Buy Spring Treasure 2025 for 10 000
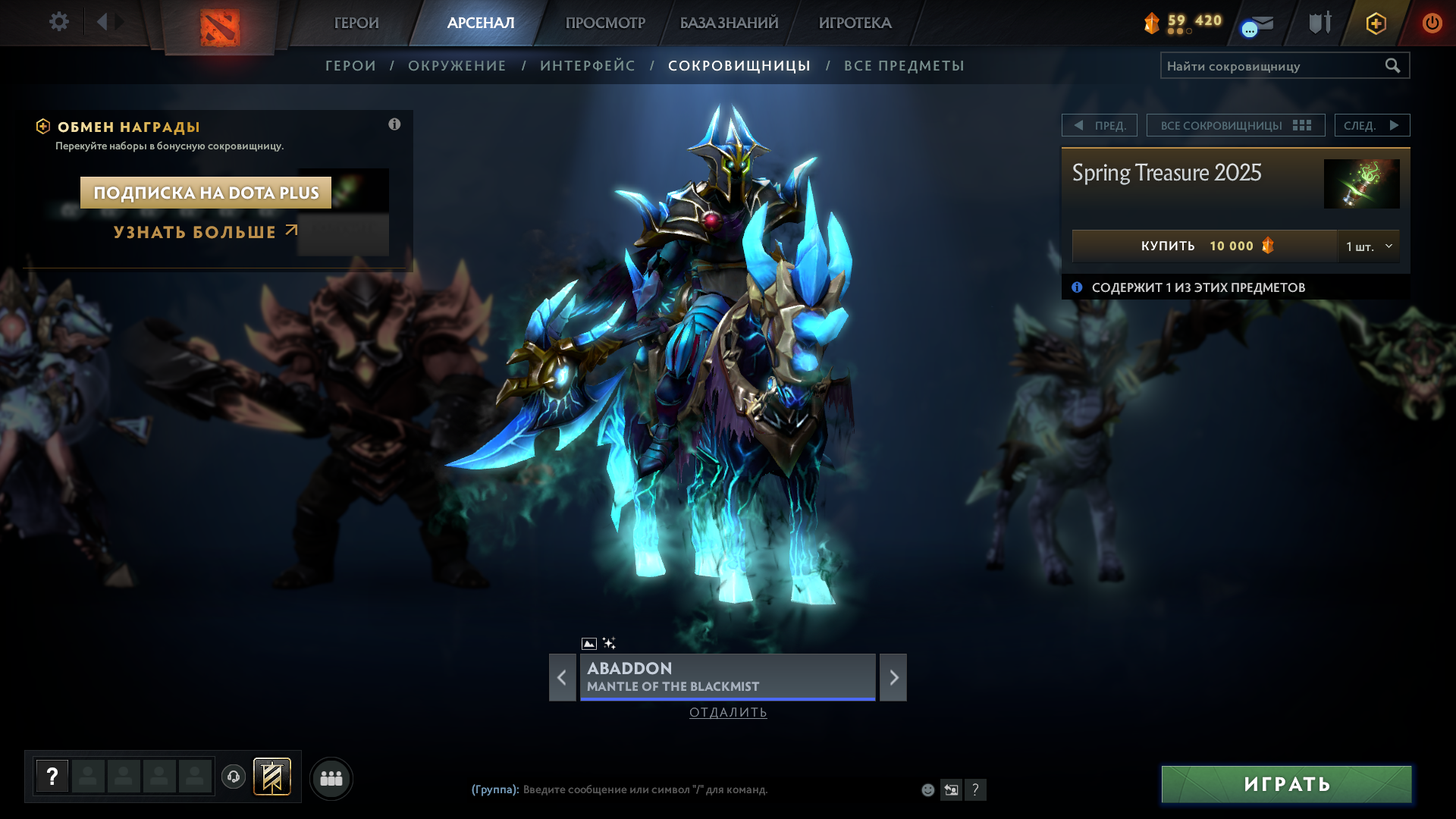1456x819 pixels. coord(1204,246)
